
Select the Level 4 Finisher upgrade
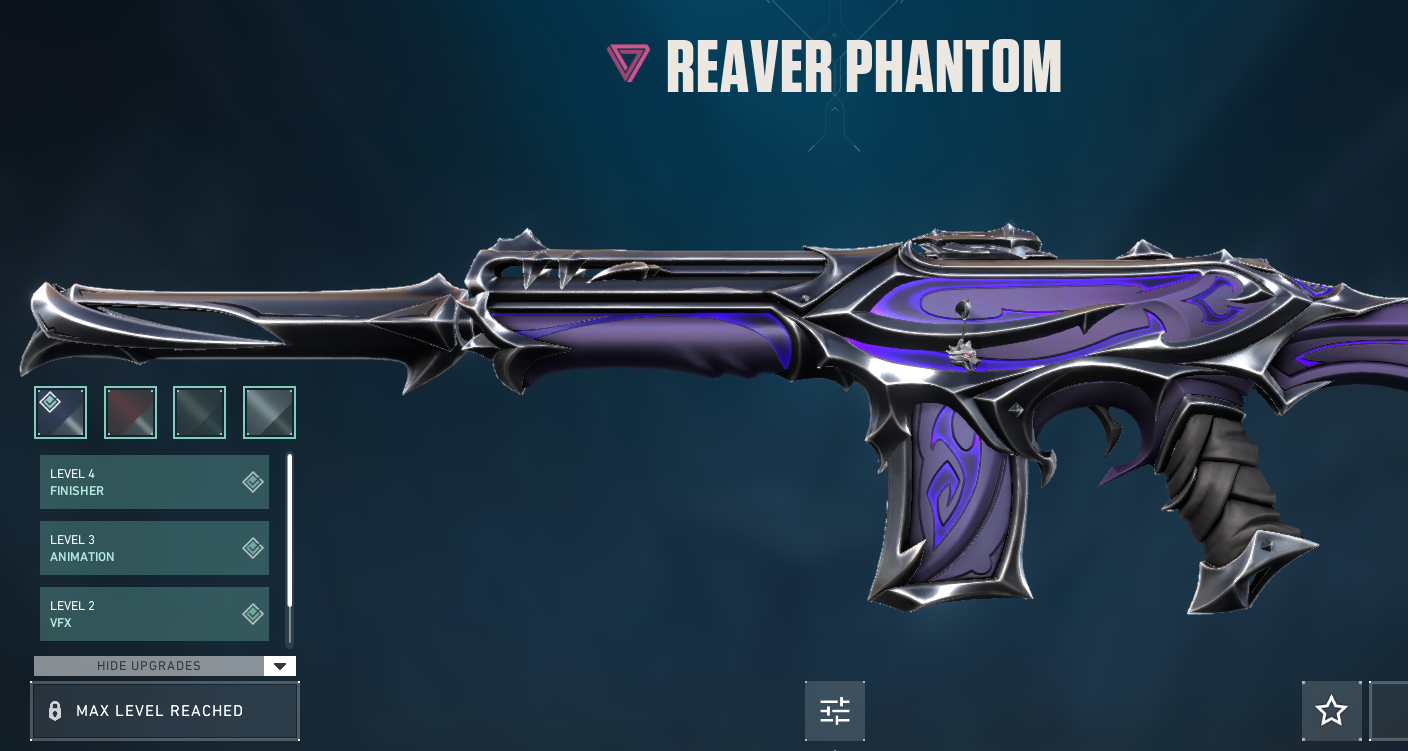coord(154,482)
